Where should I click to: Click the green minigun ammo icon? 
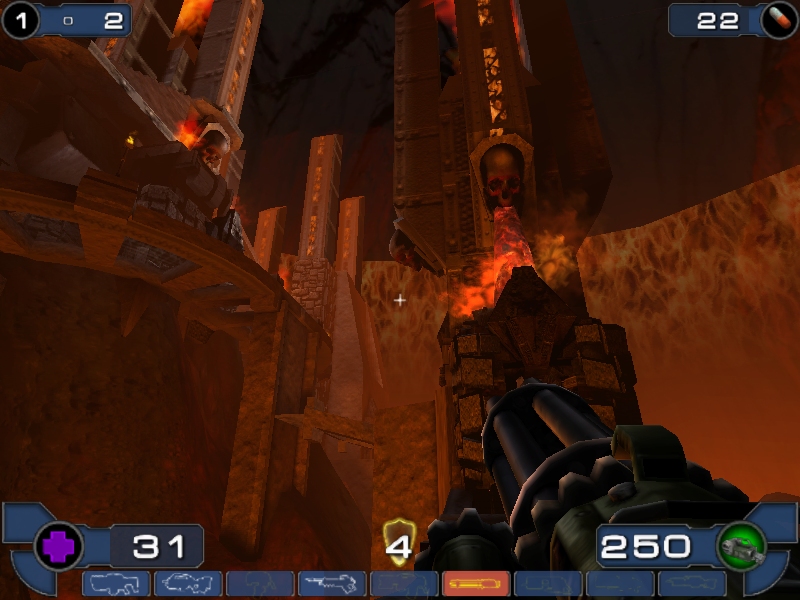(741, 546)
